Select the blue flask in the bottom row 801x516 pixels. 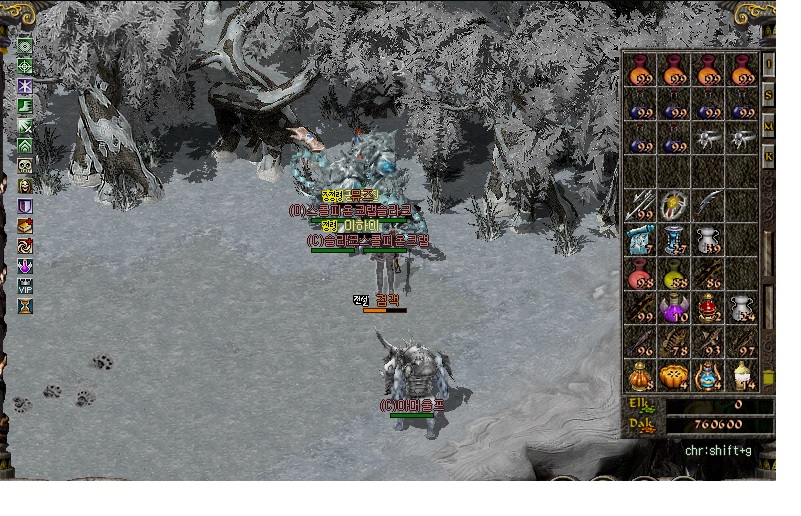(x=708, y=377)
